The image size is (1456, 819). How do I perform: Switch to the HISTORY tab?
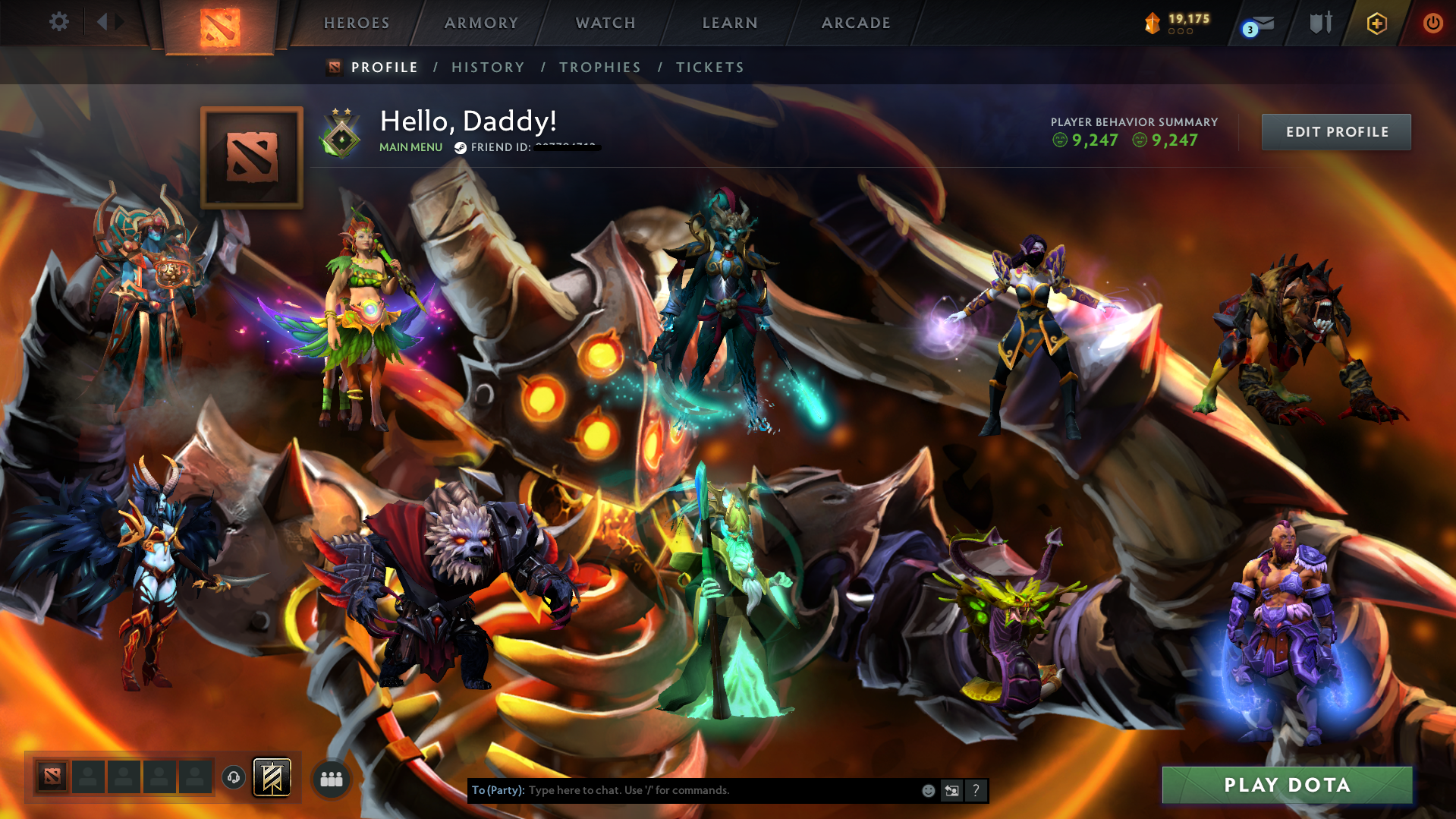(x=487, y=67)
